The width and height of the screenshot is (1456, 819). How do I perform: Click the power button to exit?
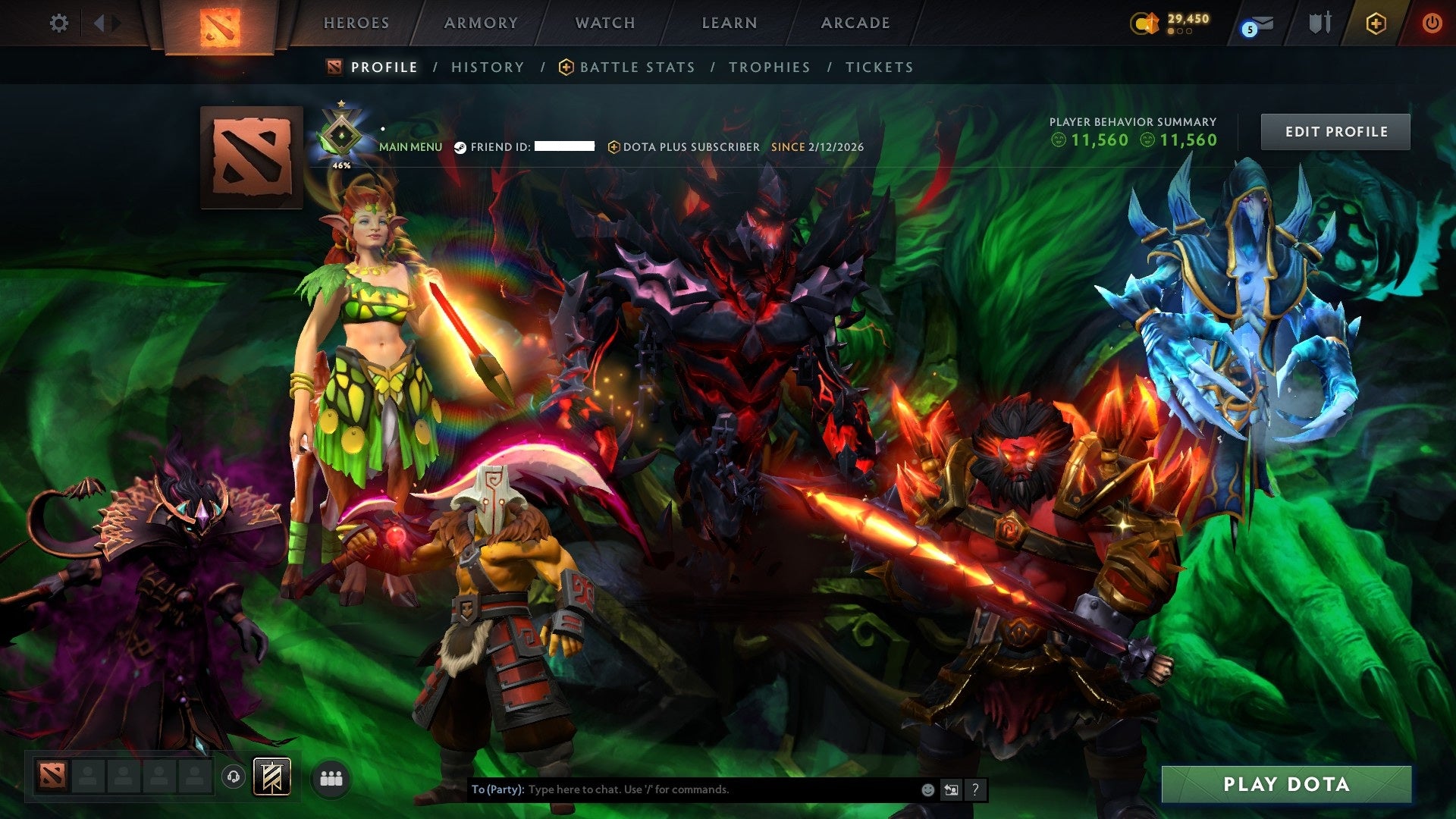[1432, 23]
